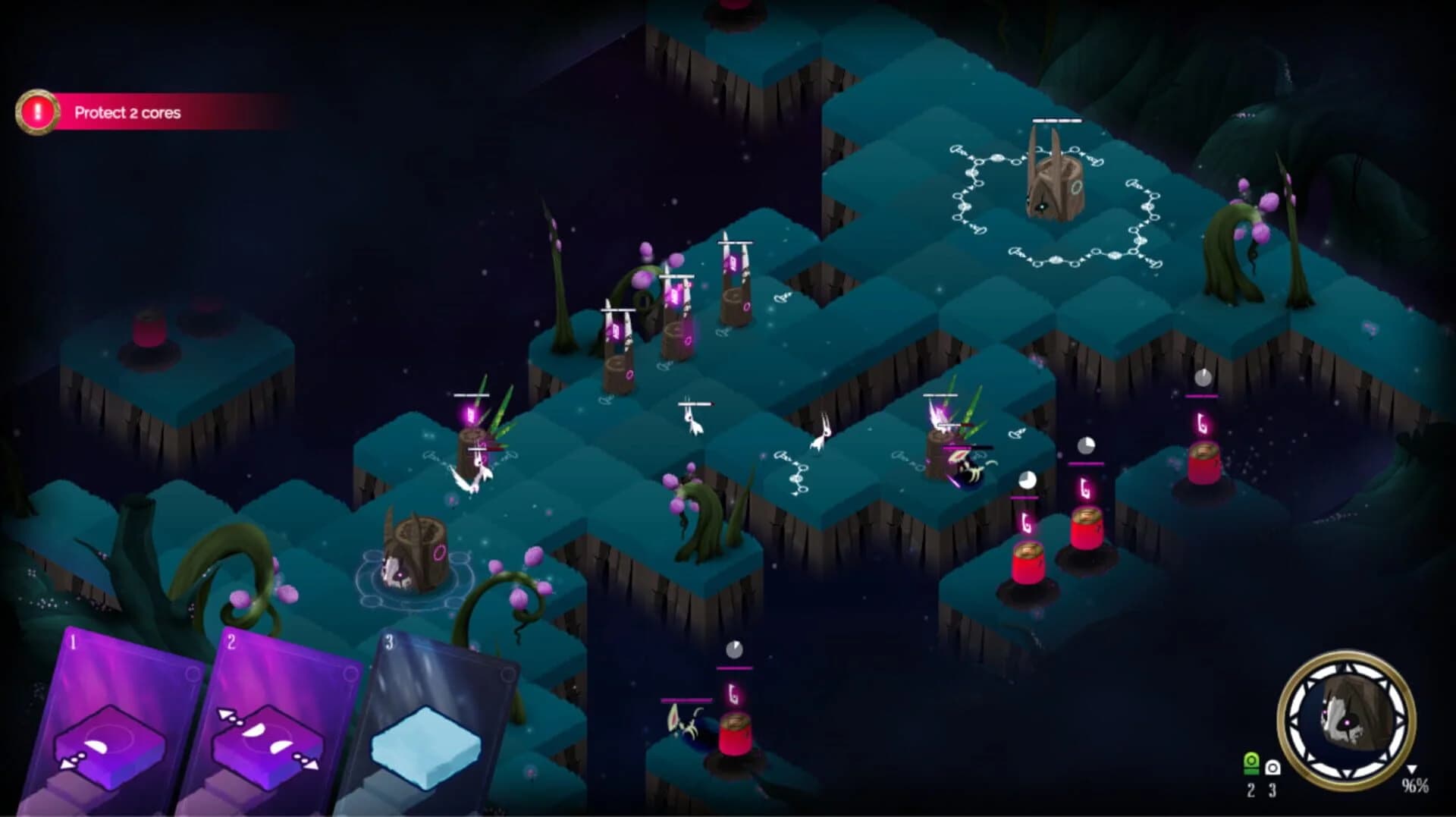The width and height of the screenshot is (1456, 817).
Task: Toggle the pie progress marker above the left red core
Action: pos(1028,479)
